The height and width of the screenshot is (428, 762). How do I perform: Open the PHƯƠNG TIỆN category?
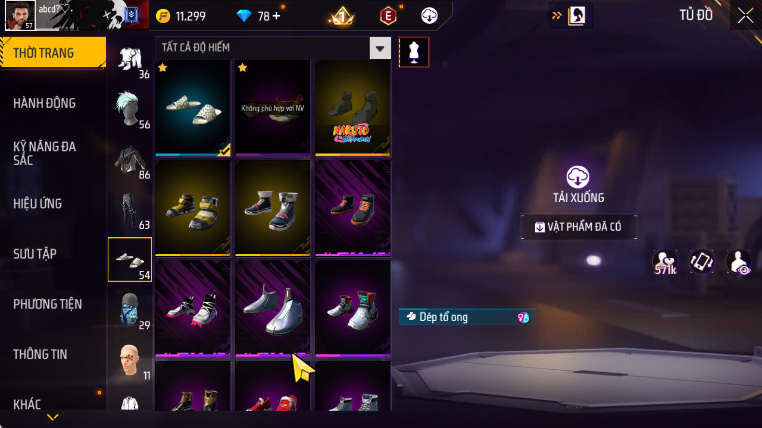(47, 304)
